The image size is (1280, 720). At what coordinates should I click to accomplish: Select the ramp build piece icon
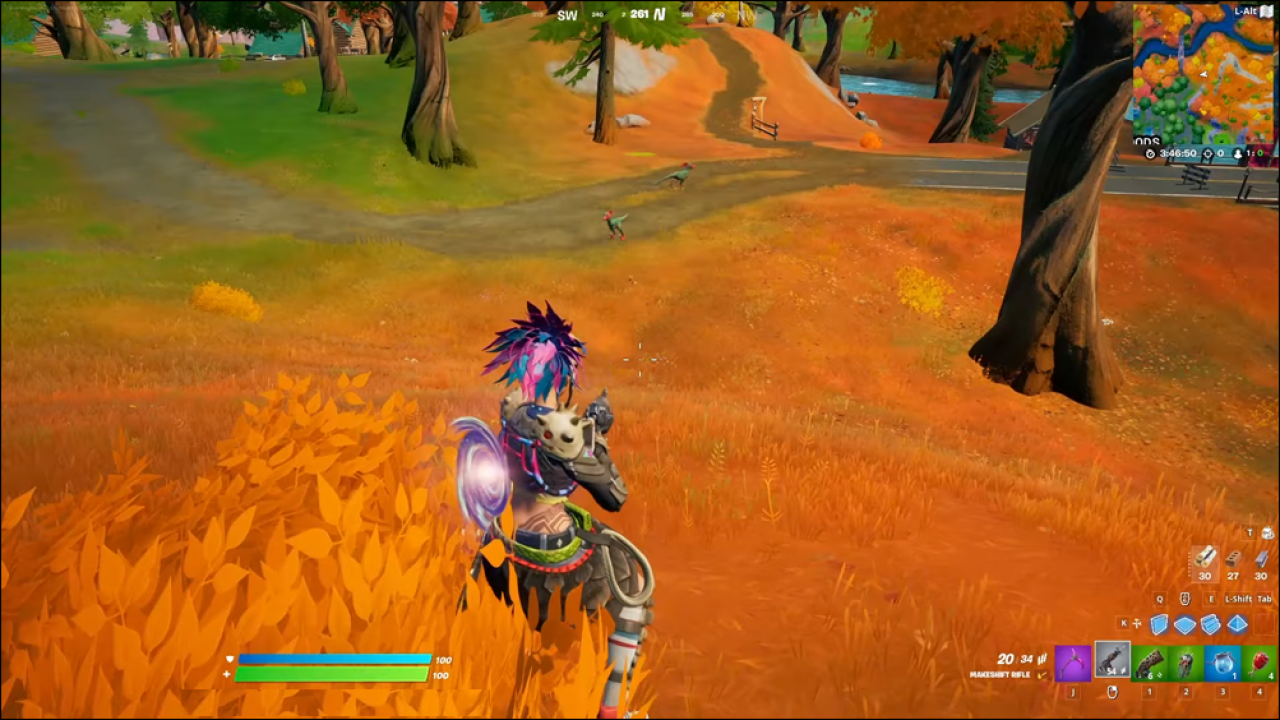point(1210,623)
